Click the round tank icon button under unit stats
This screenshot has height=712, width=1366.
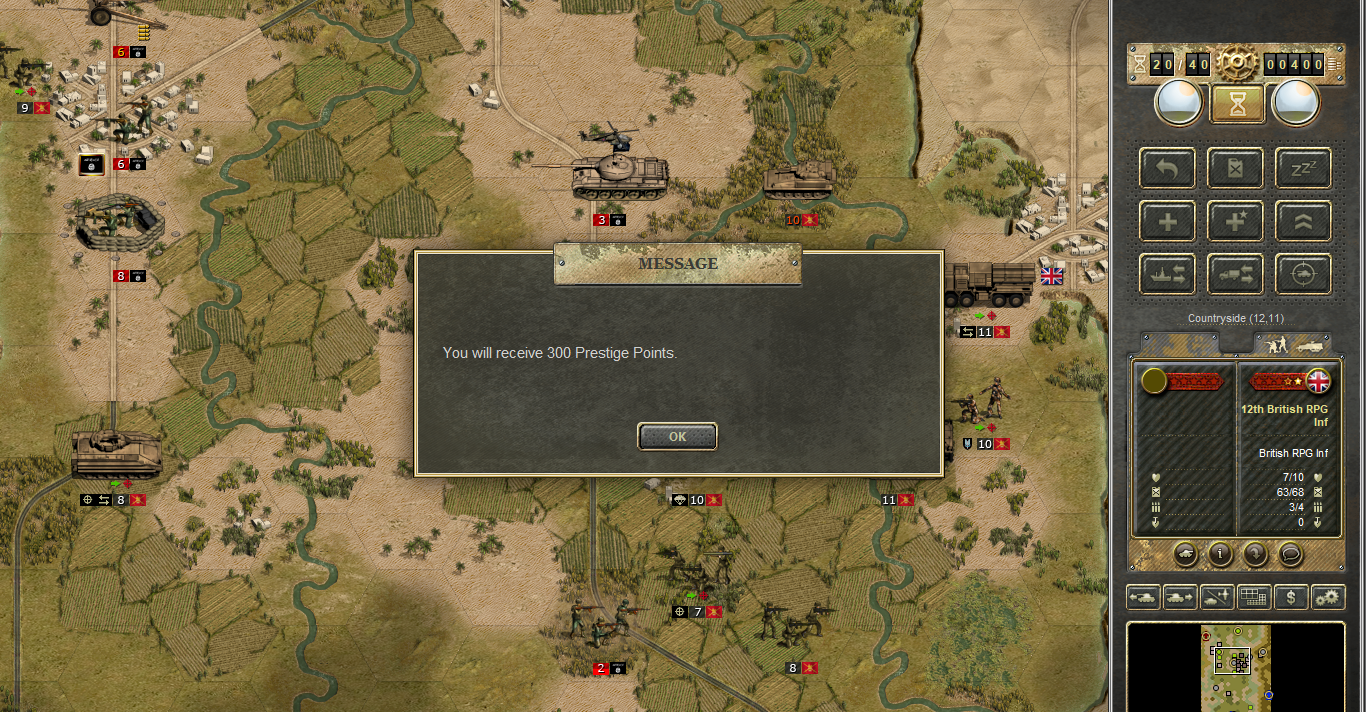1184,552
